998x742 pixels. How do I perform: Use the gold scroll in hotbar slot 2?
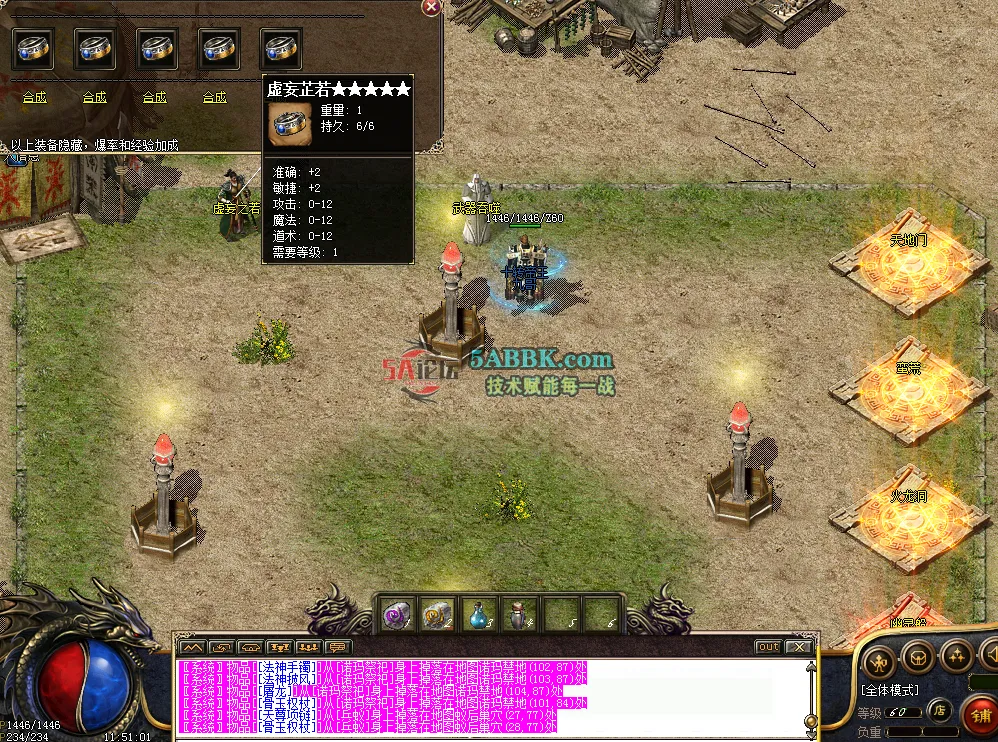(x=437, y=612)
